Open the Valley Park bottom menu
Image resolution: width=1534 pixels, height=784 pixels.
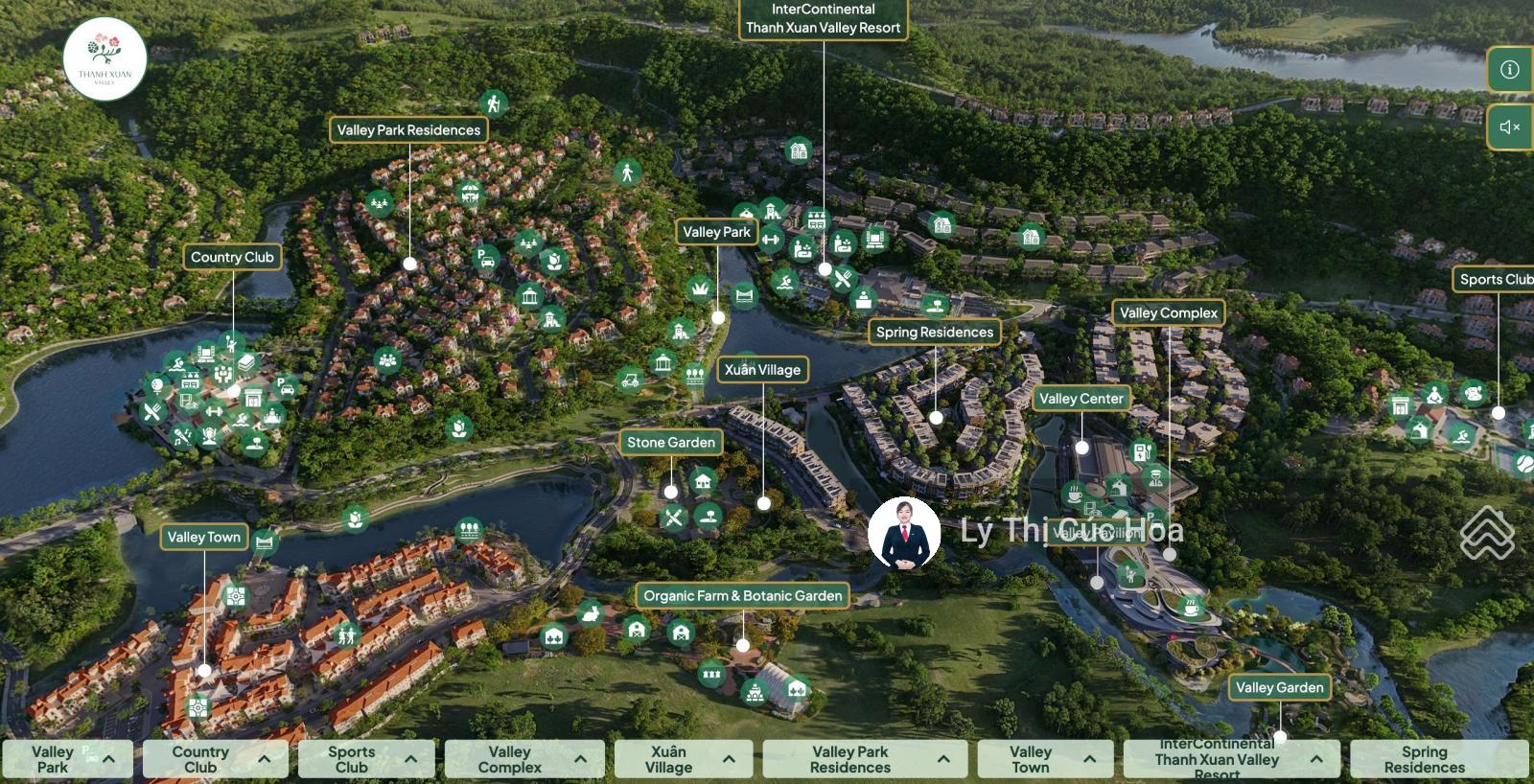pos(67,759)
